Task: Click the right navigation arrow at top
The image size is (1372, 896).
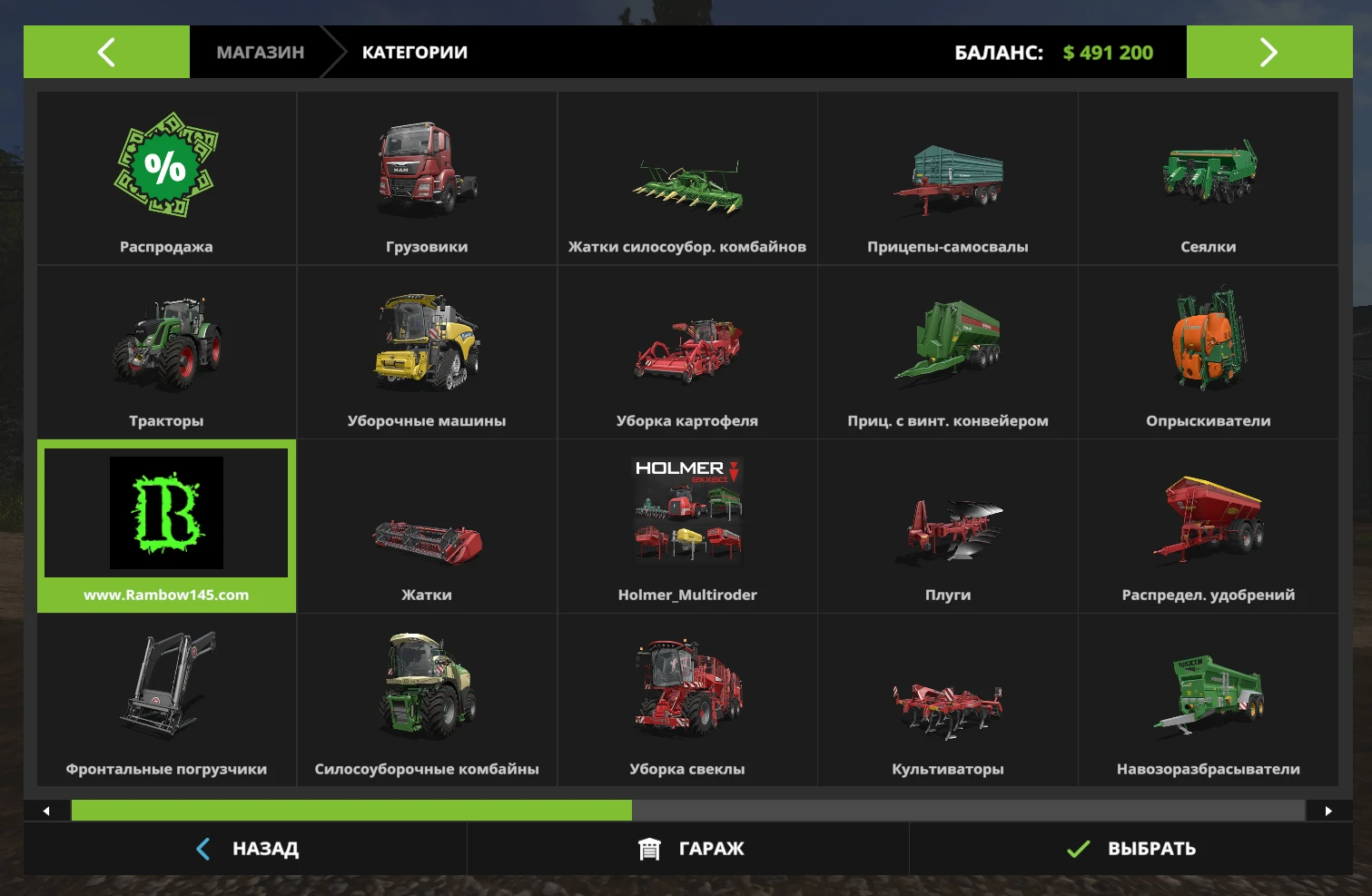Action: [1268, 52]
